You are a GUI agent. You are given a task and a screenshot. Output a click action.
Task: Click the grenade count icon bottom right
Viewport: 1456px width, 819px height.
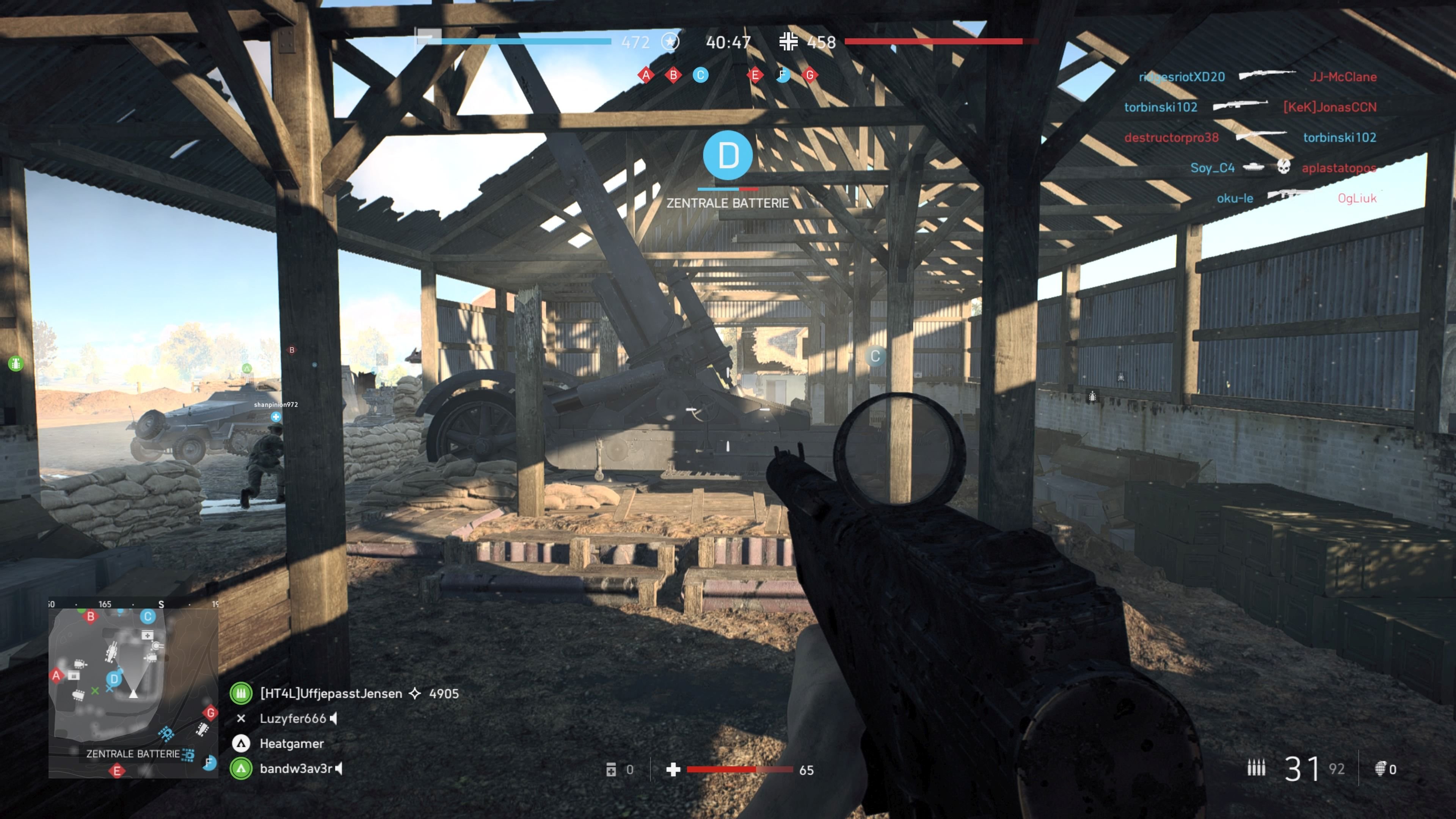point(1381,769)
